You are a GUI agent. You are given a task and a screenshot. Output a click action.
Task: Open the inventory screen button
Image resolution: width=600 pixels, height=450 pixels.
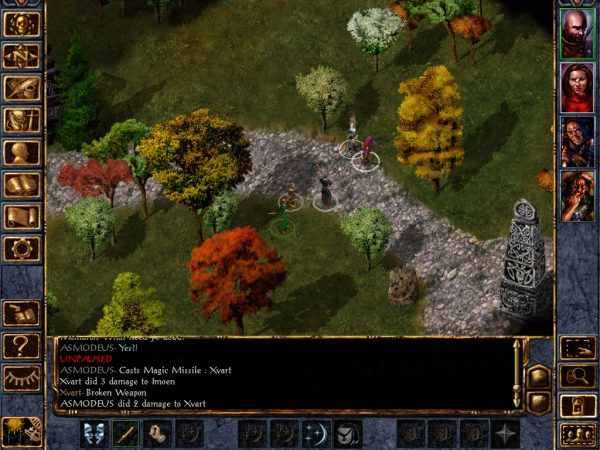[22, 121]
